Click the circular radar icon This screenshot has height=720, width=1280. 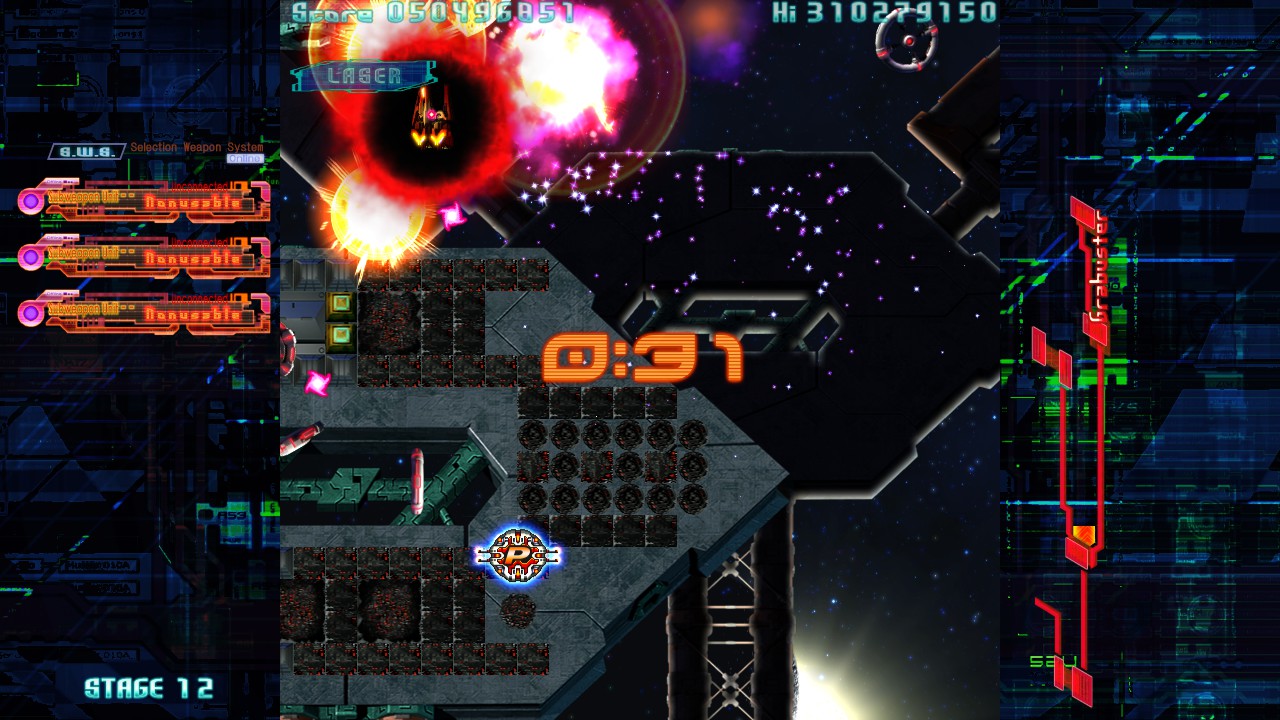(906, 41)
